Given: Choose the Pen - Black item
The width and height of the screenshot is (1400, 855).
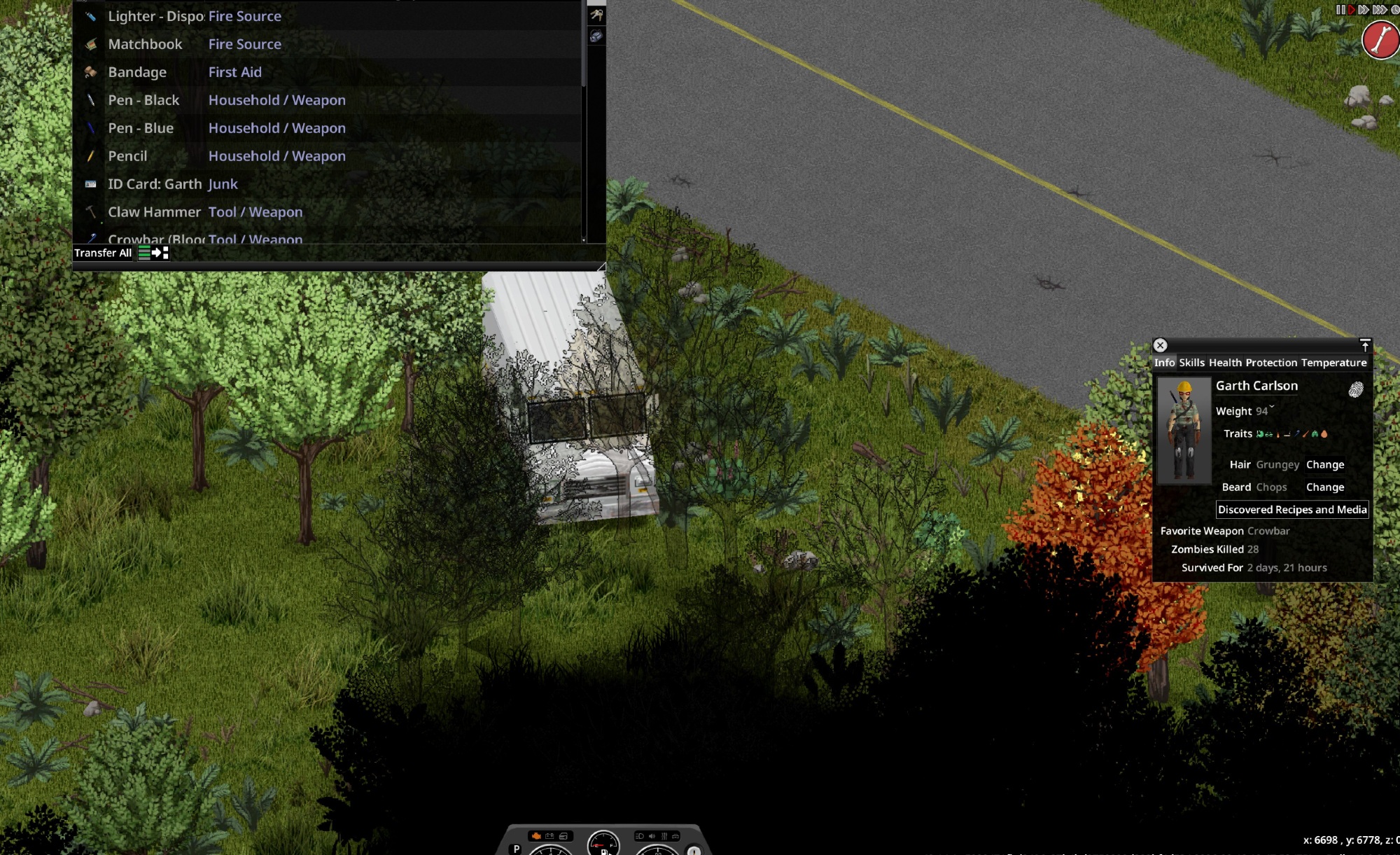Looking at the screenshot, I should coord(143,100).
